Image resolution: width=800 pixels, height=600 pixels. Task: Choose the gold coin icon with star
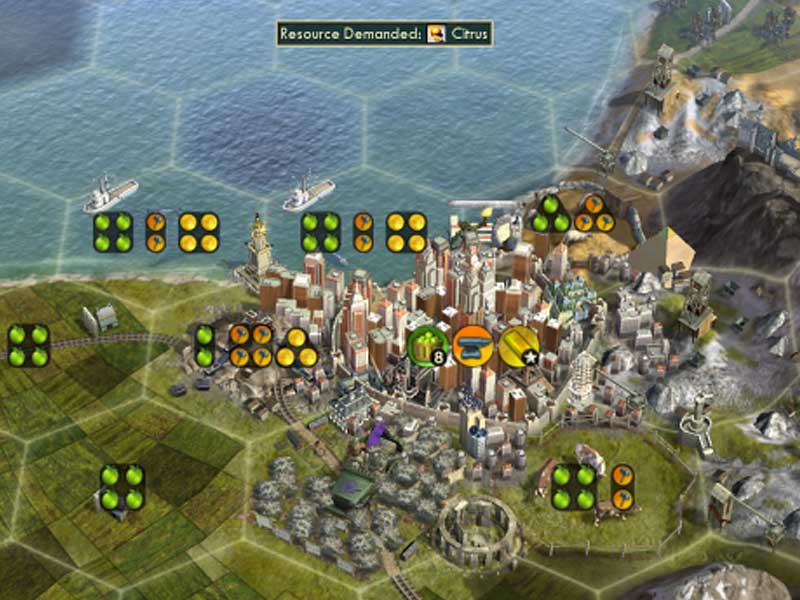coord(519,346)
